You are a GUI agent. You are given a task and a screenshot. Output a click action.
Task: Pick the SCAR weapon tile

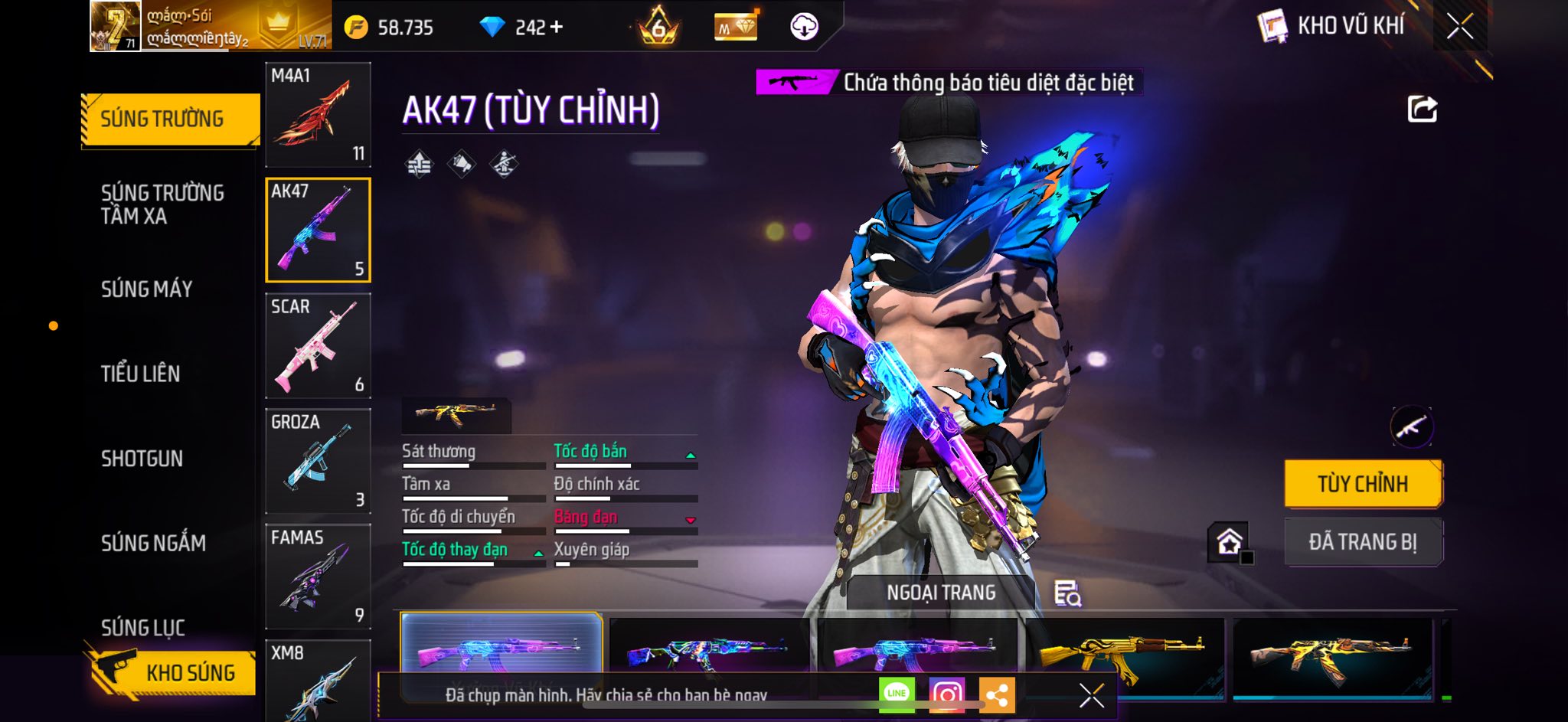(318, 345)
